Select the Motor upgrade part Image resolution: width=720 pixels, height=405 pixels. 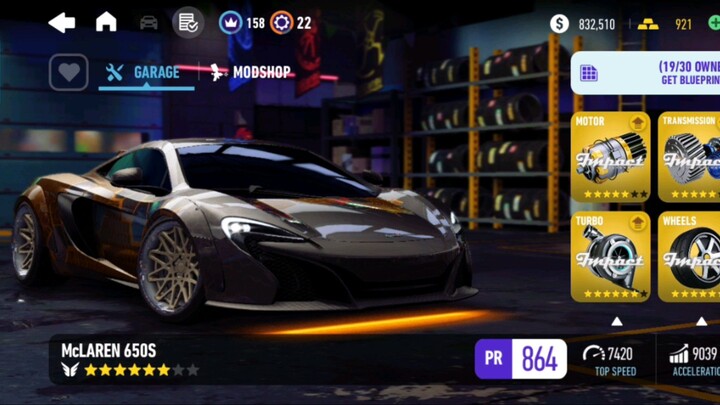(610, 157)
